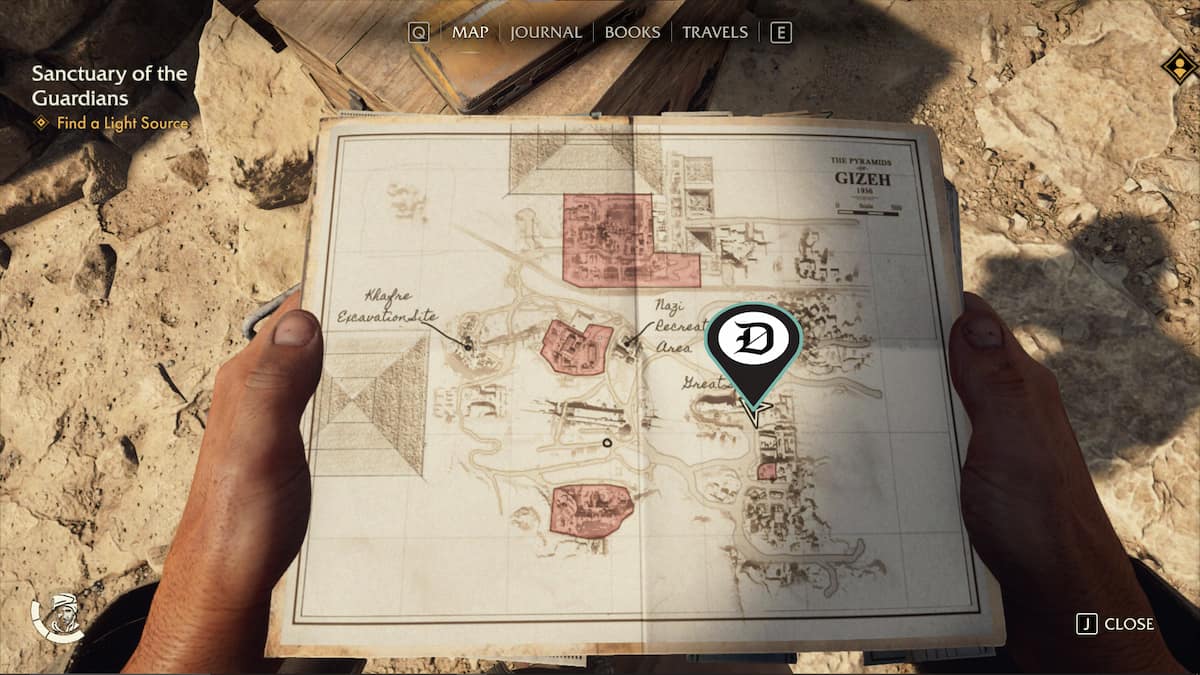This screenshot has height=675, width=1200.
Task: Click the black D location pin
Action: pyautogui.click(x=753, y=345)
